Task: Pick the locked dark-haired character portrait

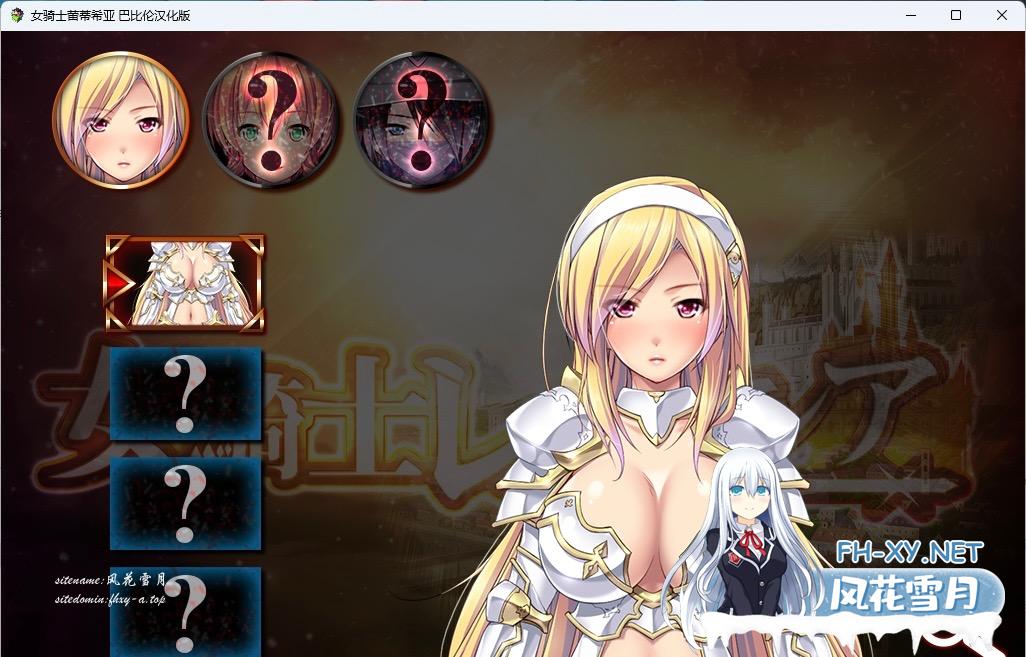Action: (x=421, y=119)
